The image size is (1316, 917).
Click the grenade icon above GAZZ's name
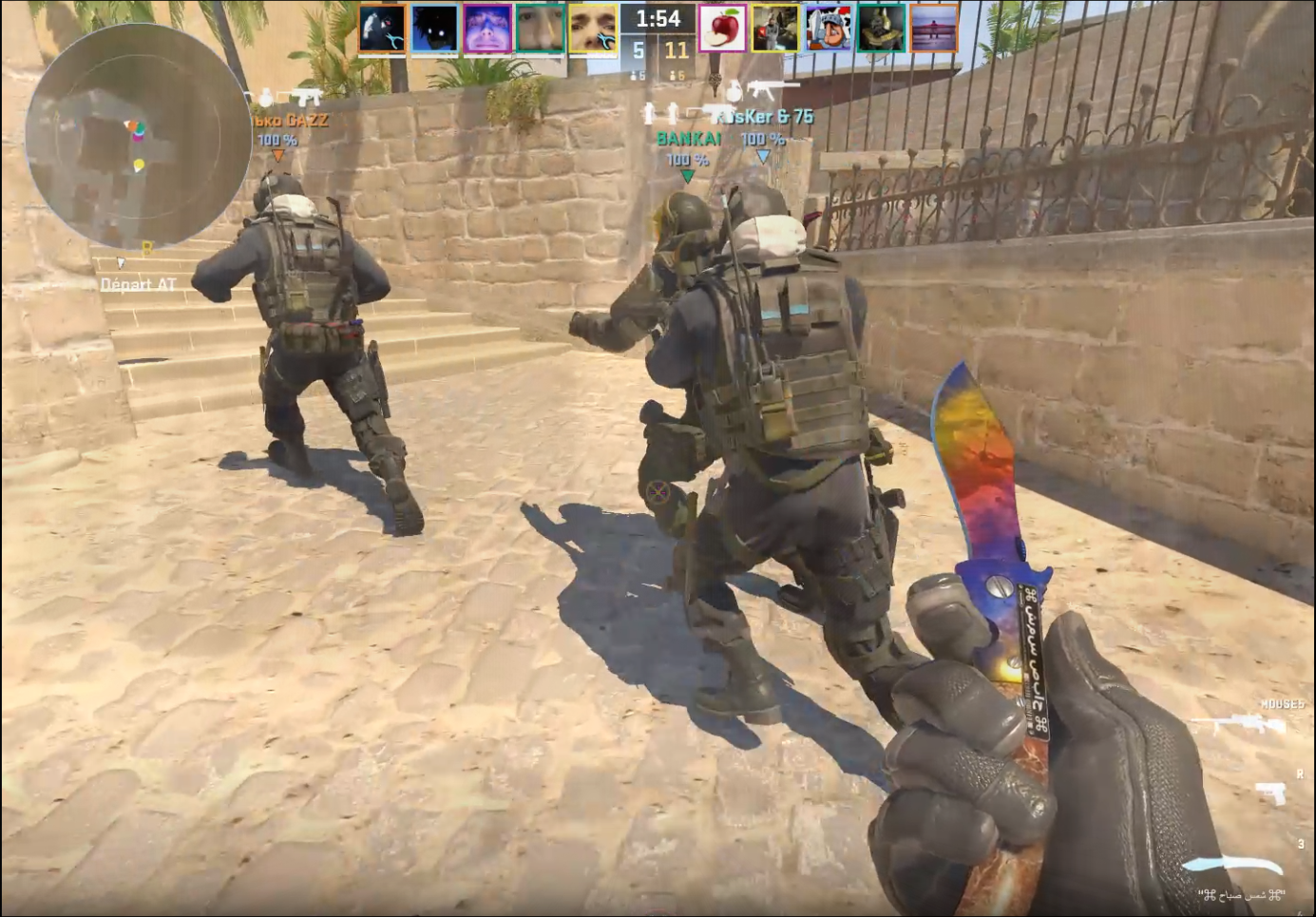265,97
